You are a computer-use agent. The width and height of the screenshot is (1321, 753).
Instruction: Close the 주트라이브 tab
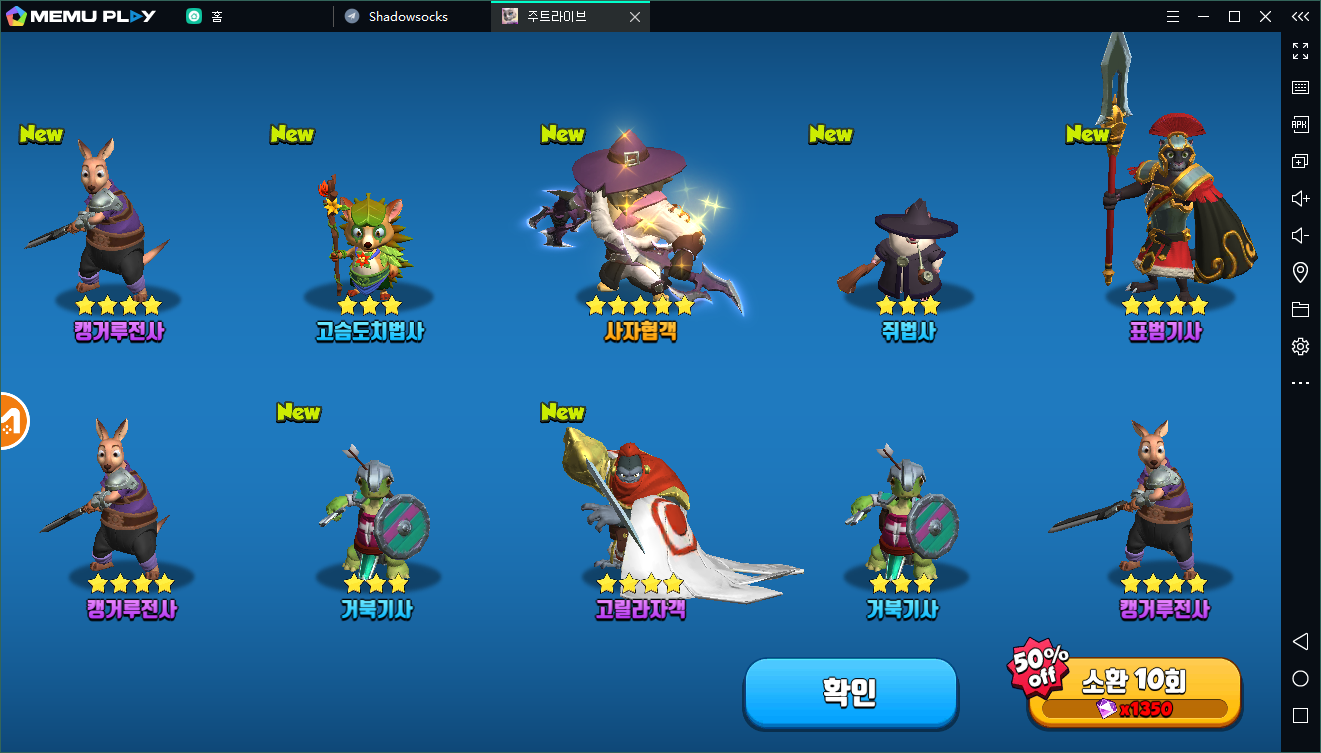tap(634, 17)
